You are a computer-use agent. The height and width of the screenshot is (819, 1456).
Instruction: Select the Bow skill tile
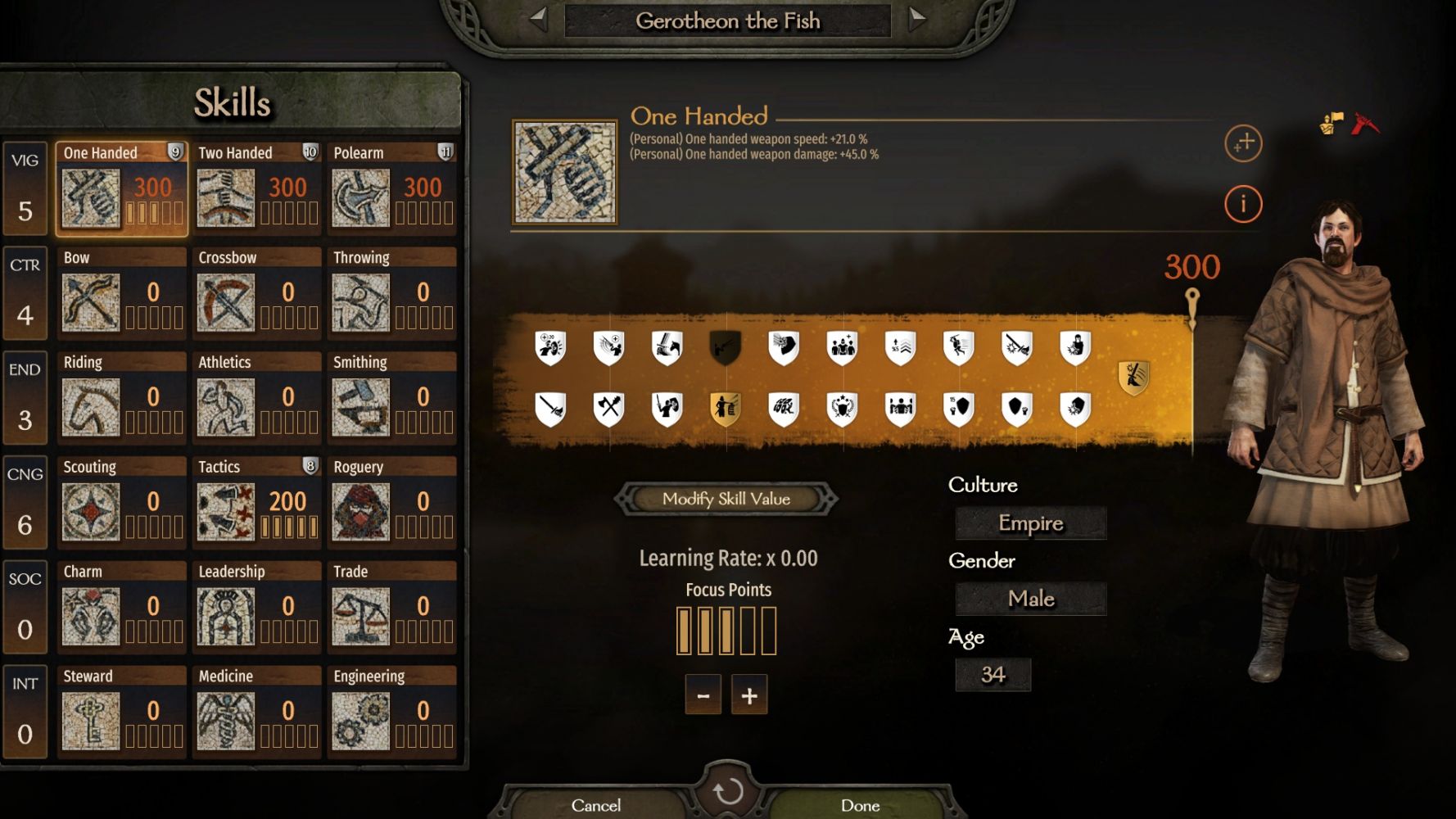pos(121,294)
